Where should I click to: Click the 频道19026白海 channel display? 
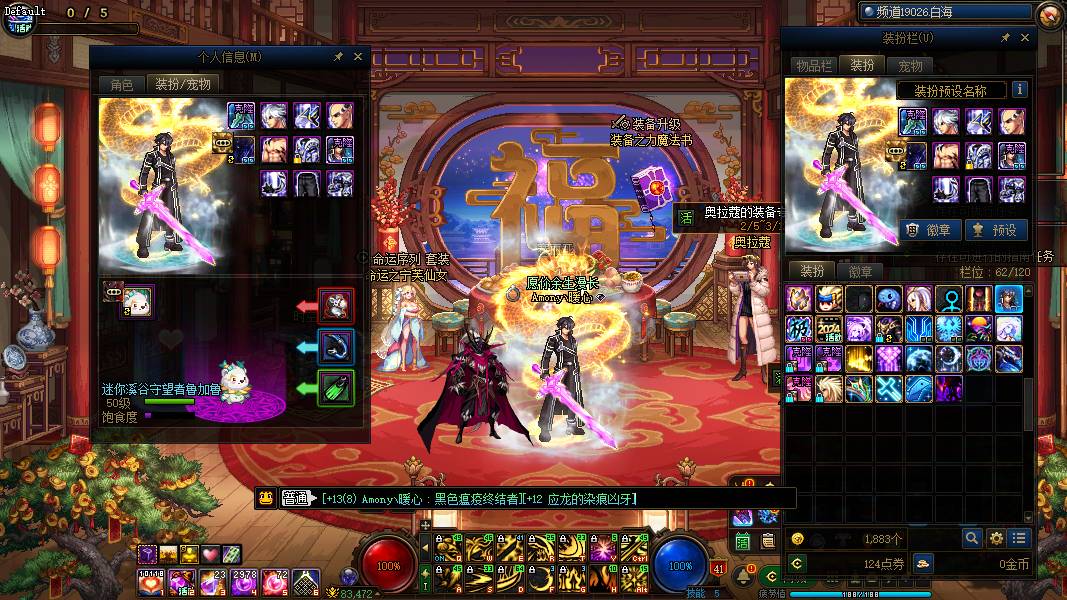point(946,11)
